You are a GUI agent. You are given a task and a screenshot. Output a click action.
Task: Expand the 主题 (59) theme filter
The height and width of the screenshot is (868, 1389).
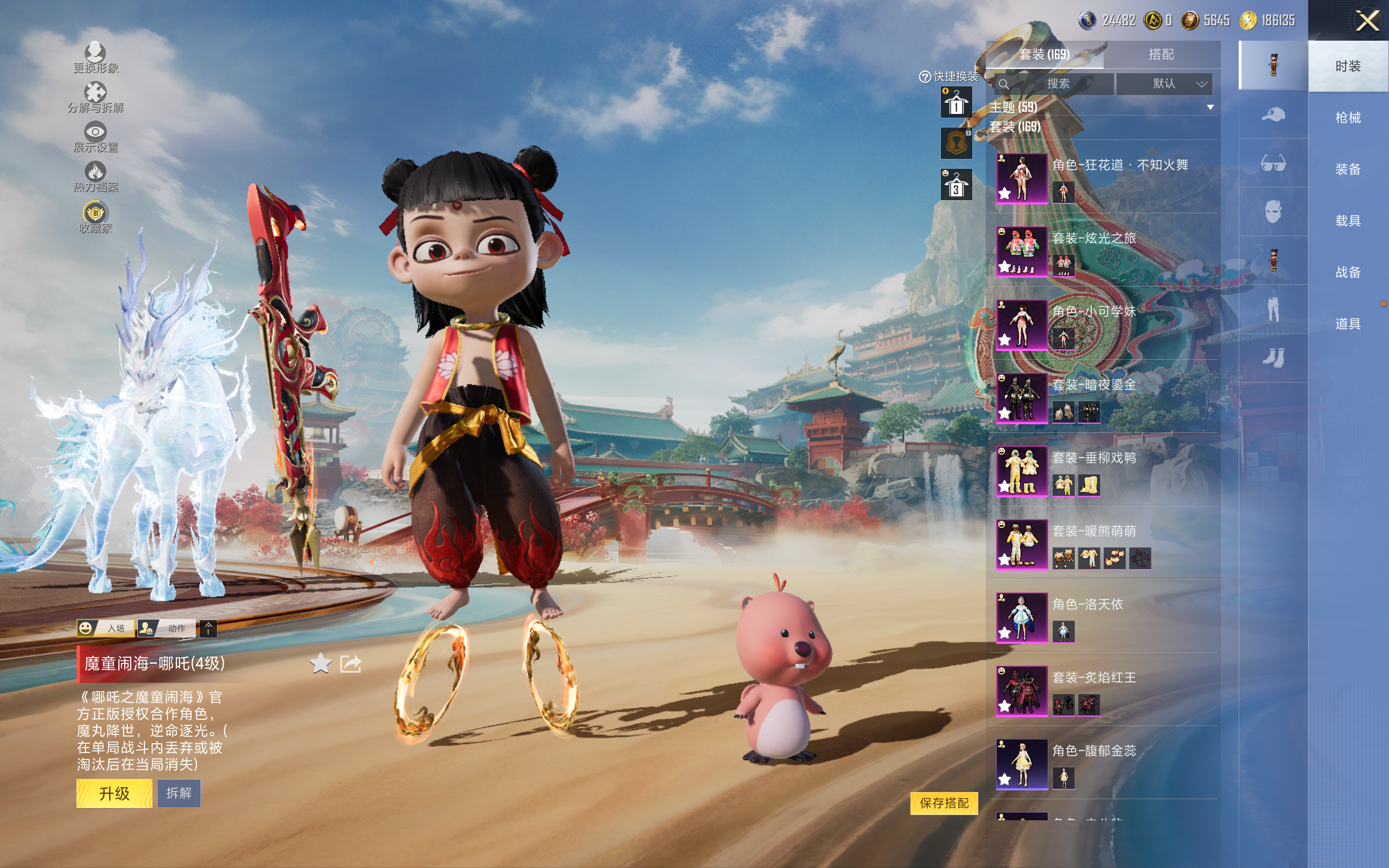pyautogui.click(x=1209, y=107)
